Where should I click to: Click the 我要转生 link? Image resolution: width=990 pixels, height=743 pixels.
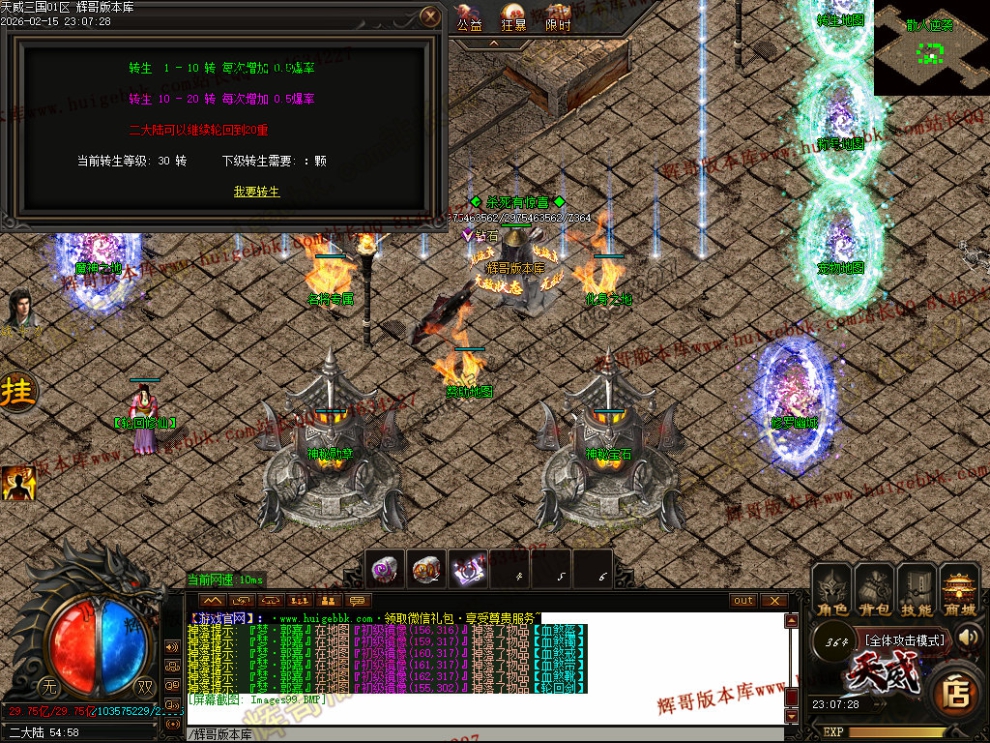257,191
